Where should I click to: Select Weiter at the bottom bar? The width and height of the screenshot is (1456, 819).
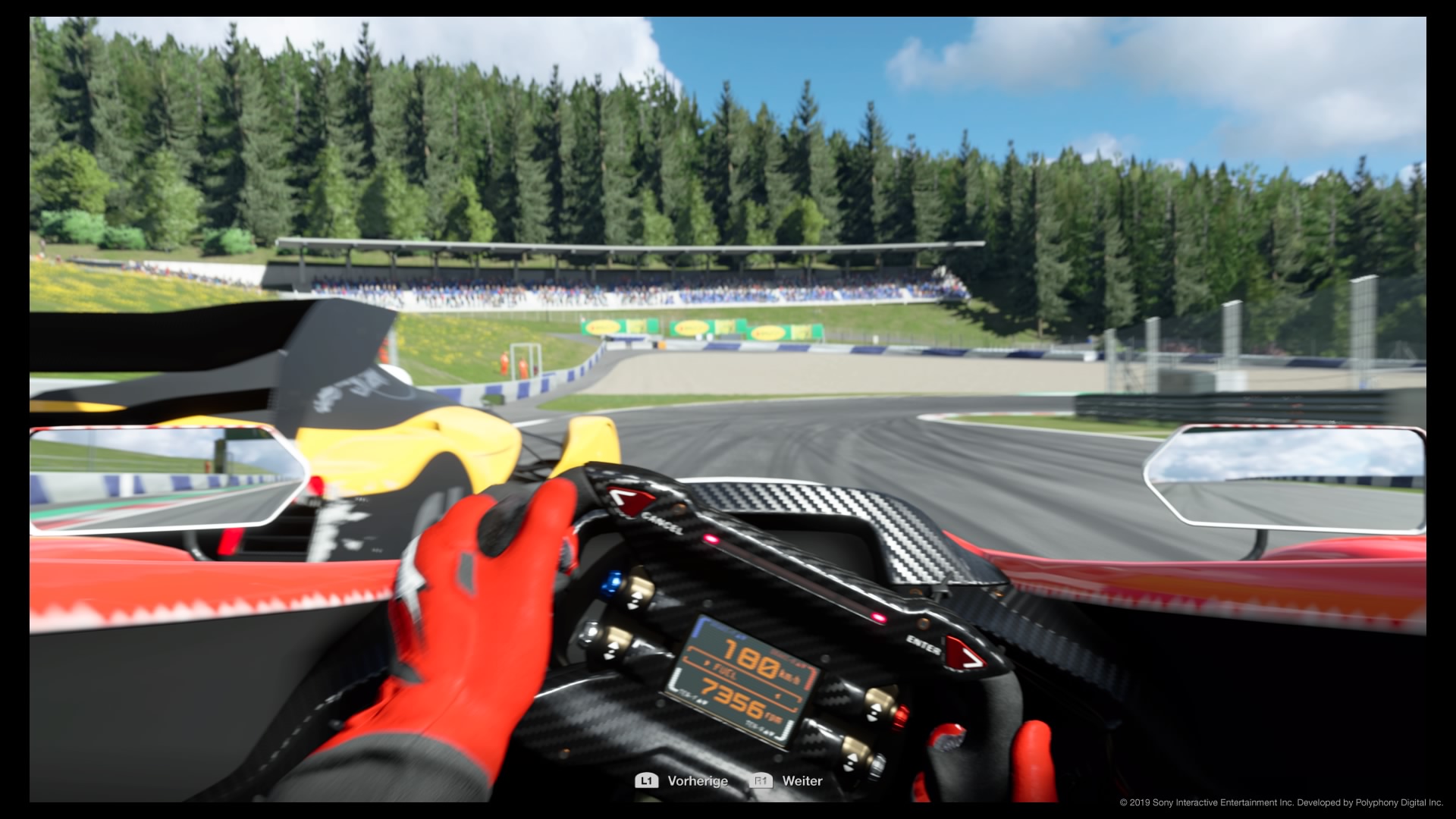(x=803, y=780)
